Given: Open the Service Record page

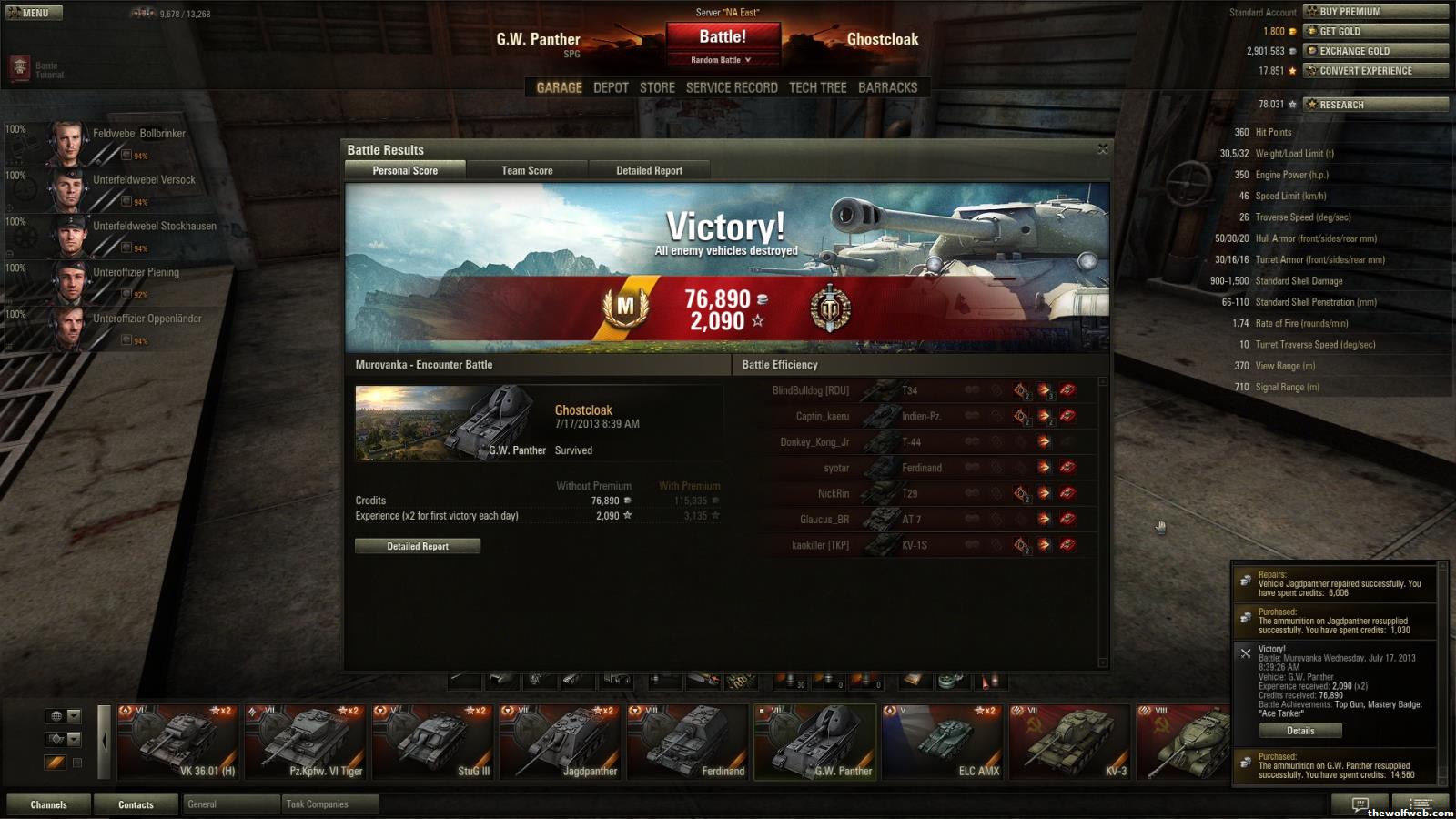Looking at the screenshot, I should [x=732, y=87].
